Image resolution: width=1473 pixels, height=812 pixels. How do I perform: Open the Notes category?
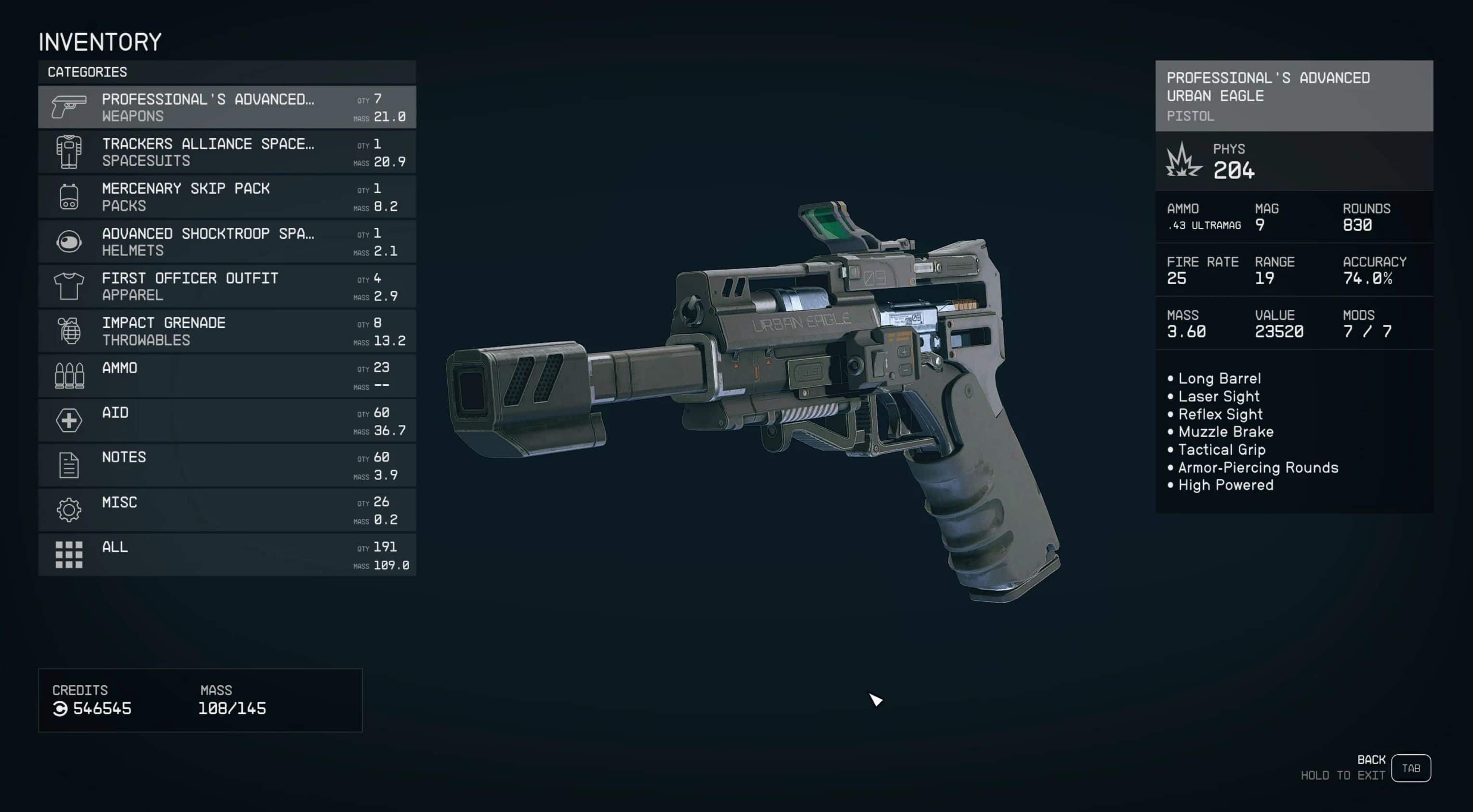(x=226, y=465)
